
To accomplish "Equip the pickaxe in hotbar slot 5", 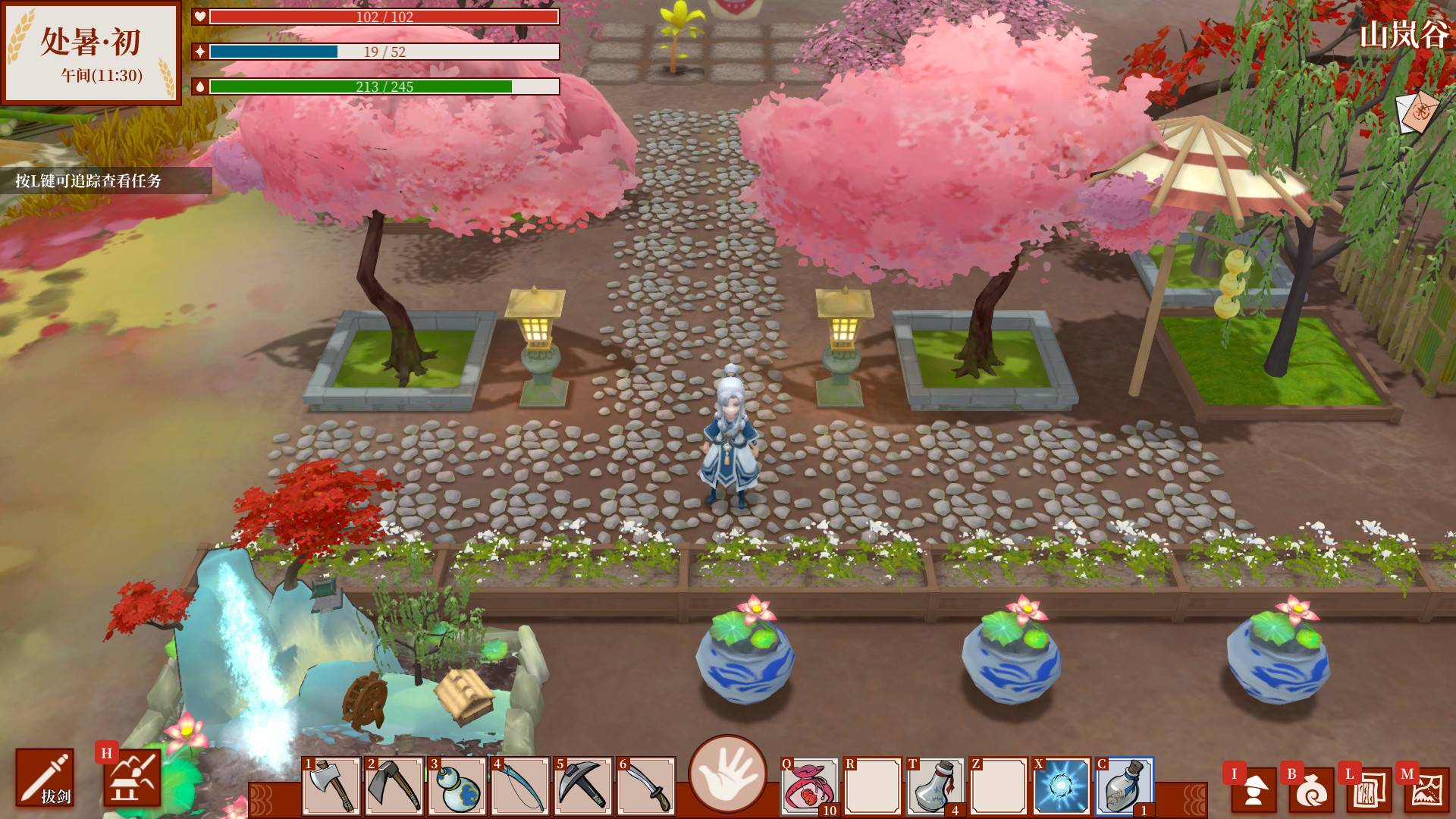I will tap(583, 786).
